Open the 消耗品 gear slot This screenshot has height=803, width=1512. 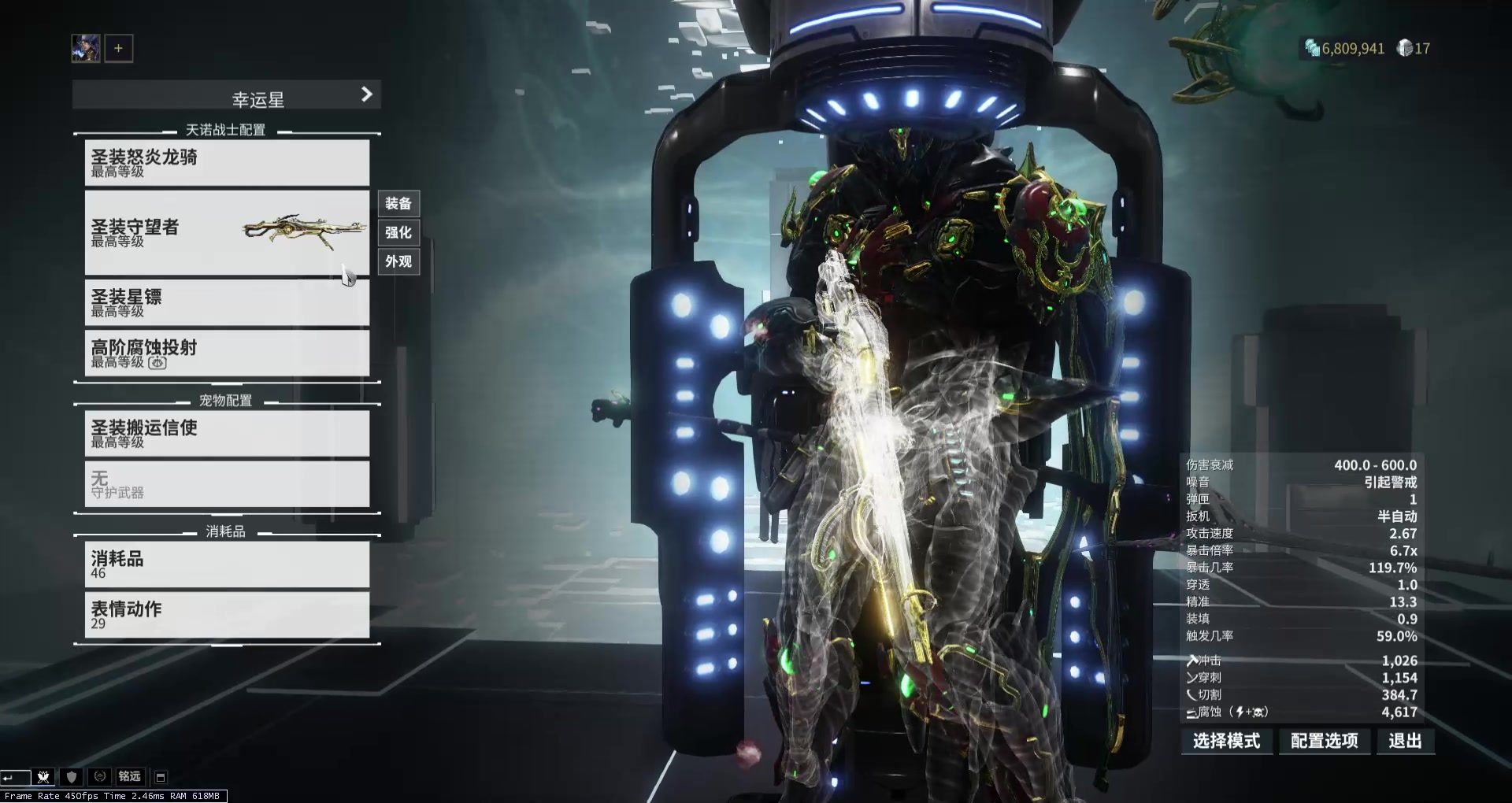[227, 564]
